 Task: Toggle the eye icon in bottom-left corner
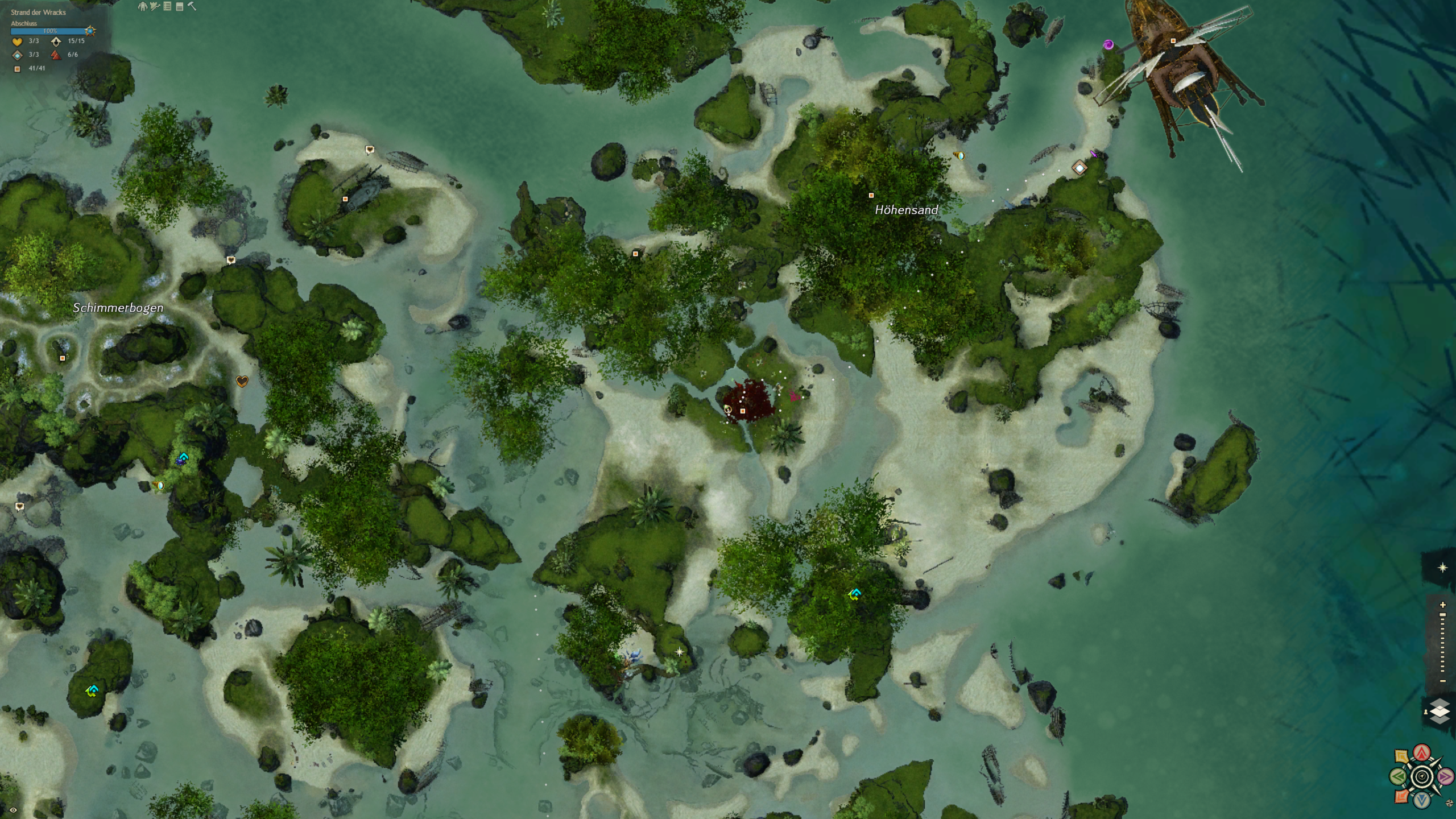click(13, 810)
